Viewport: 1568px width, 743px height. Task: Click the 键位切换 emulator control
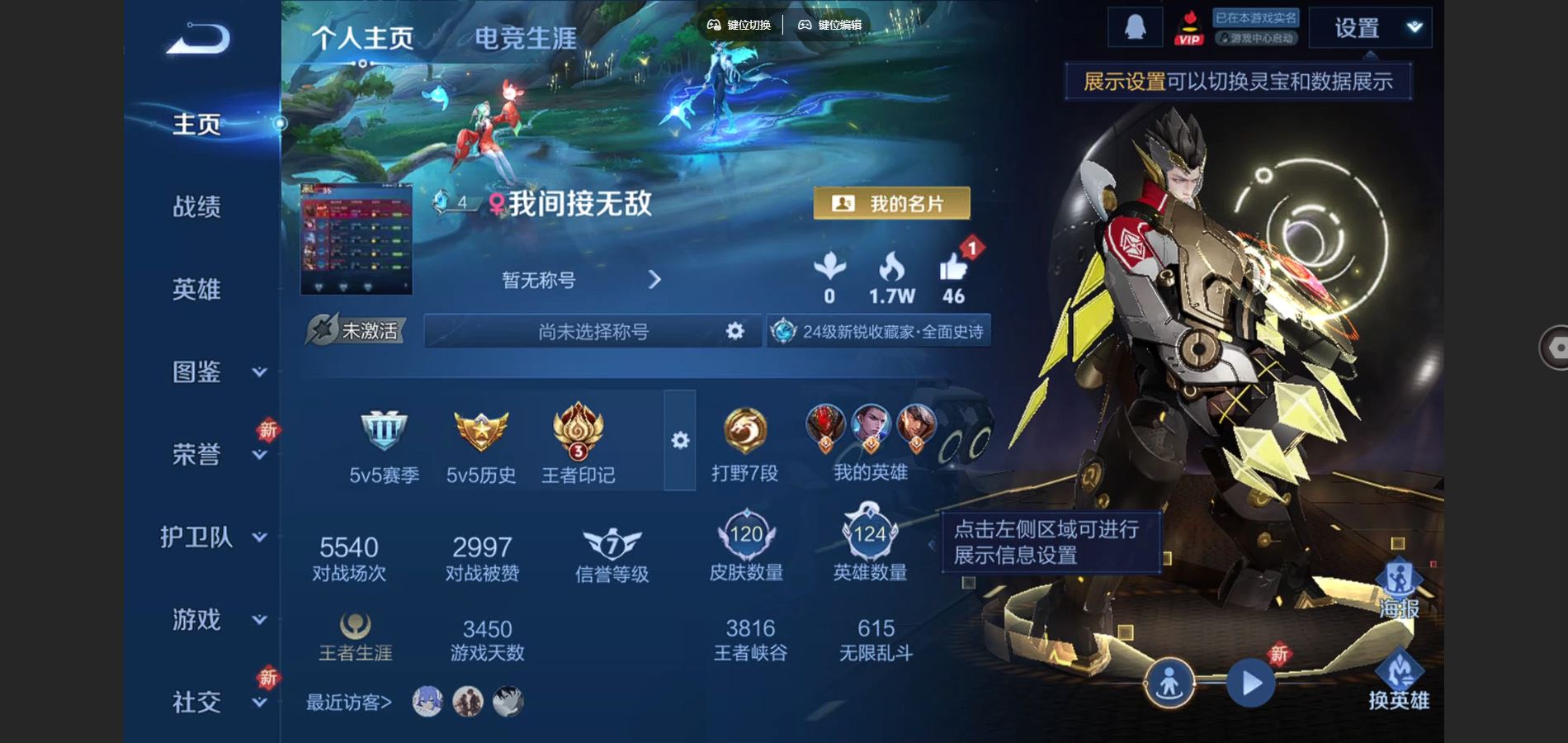coord(739,25)
